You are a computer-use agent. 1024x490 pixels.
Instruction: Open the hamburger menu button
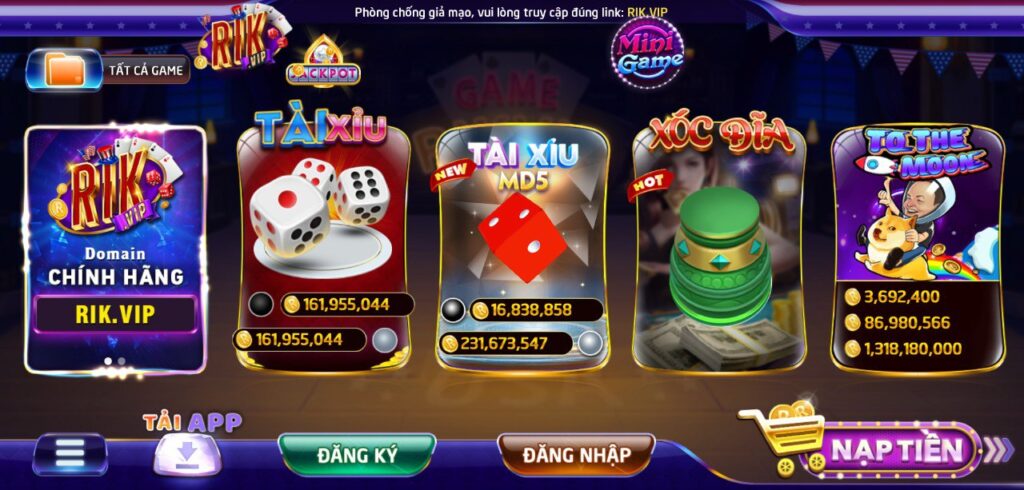(x=70, y=453)
